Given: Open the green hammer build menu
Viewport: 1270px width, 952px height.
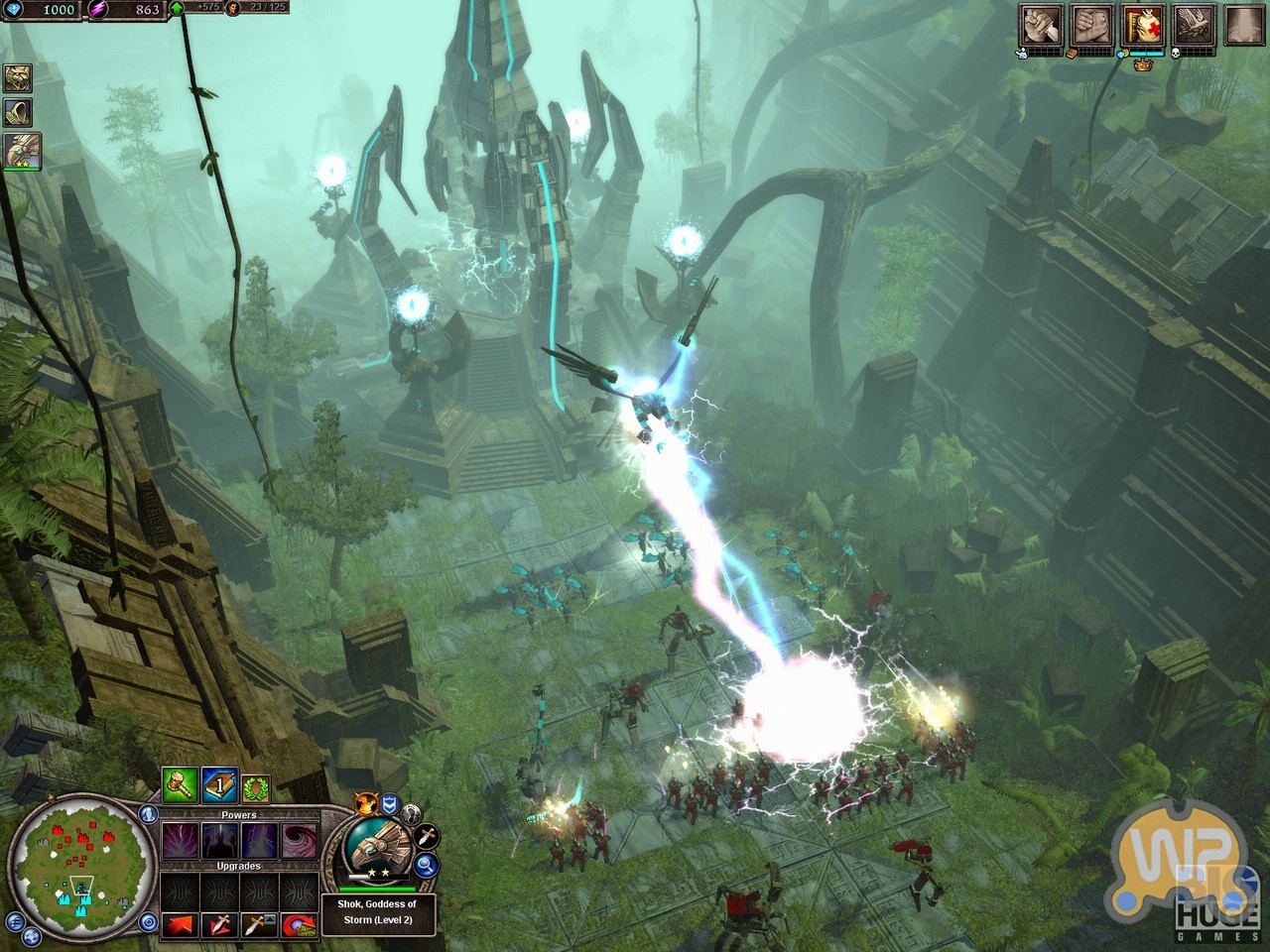Looking at the screenshot, I should 179,785.
